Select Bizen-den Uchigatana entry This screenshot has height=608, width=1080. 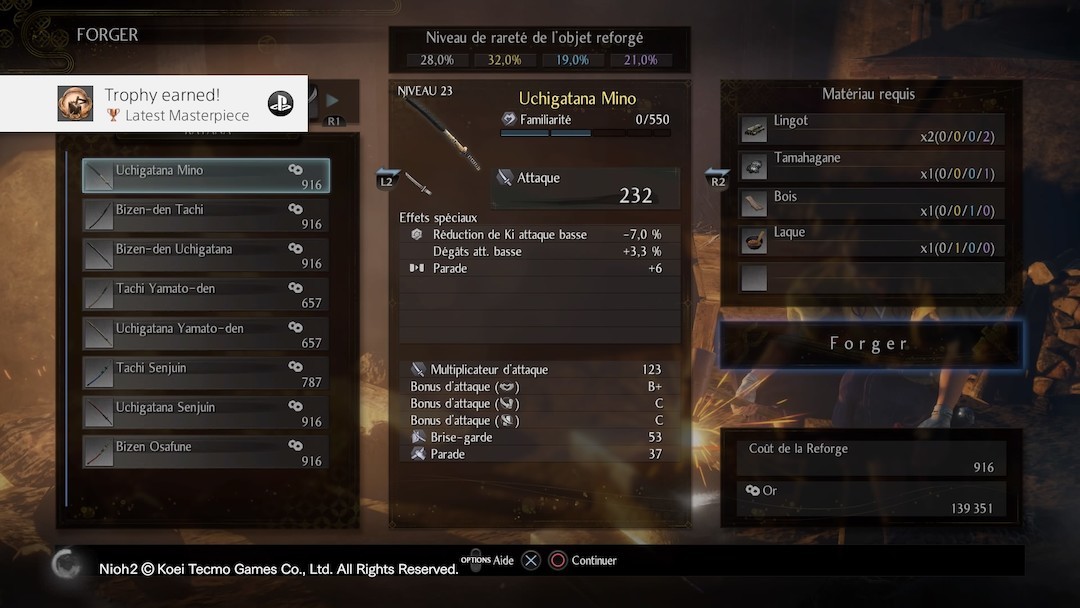click(205, 255)
